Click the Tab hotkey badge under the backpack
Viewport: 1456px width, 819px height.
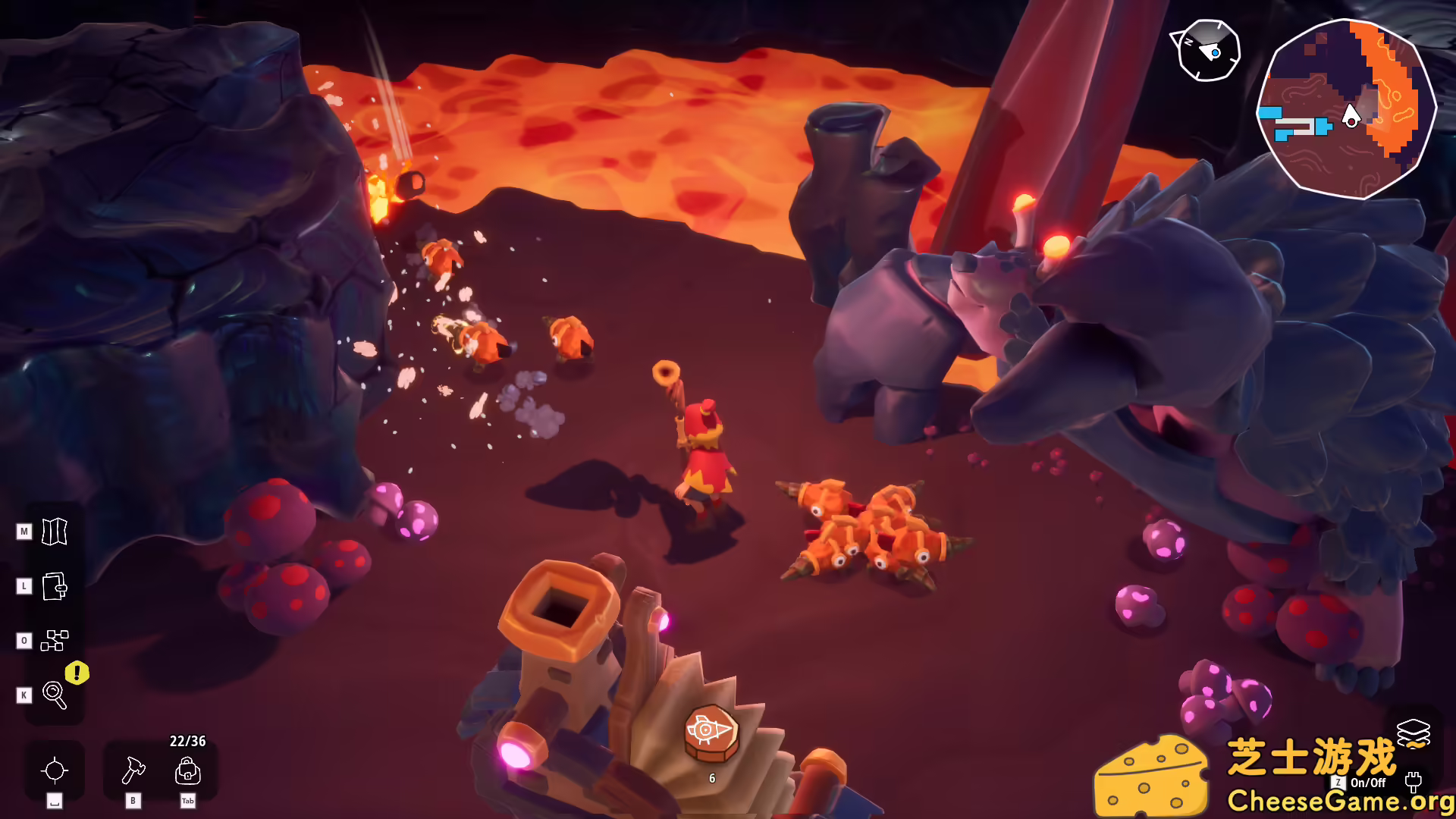click(x=189, y=801)
